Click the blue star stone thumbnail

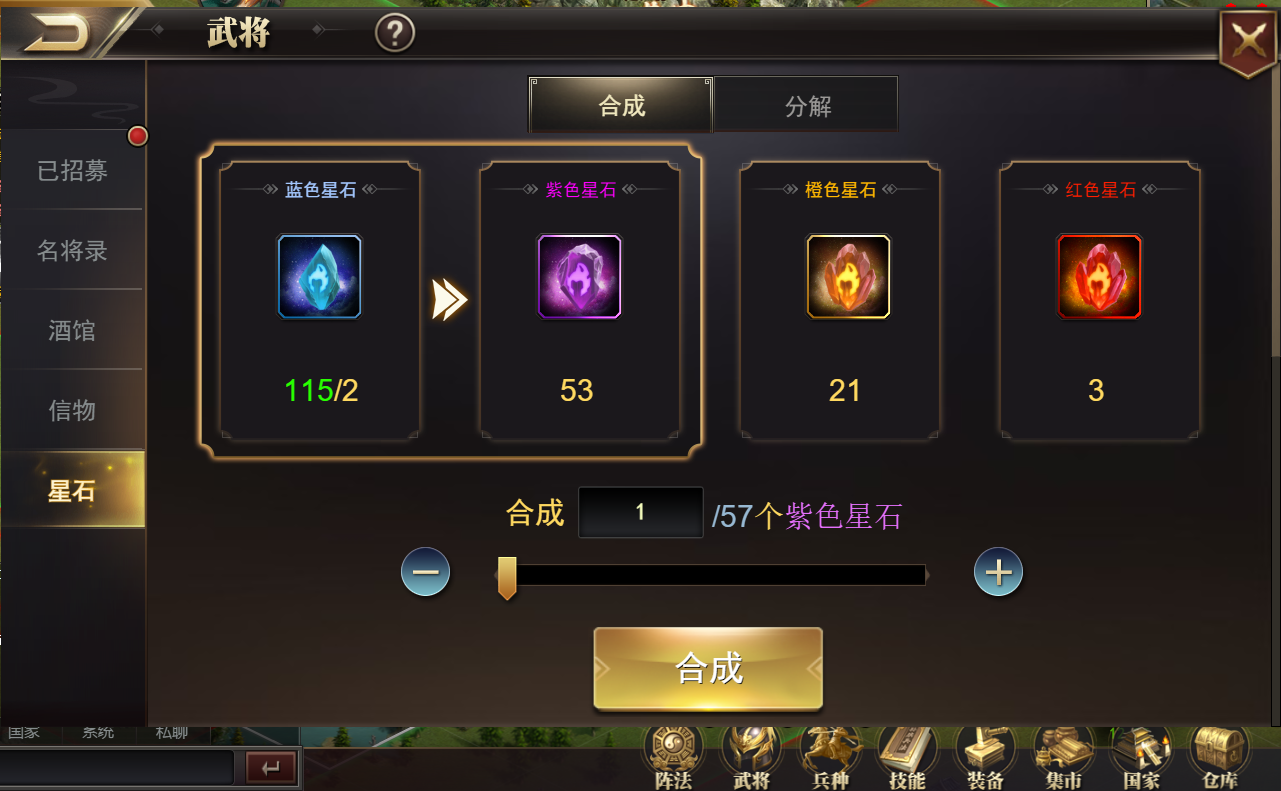coord(319,276)
